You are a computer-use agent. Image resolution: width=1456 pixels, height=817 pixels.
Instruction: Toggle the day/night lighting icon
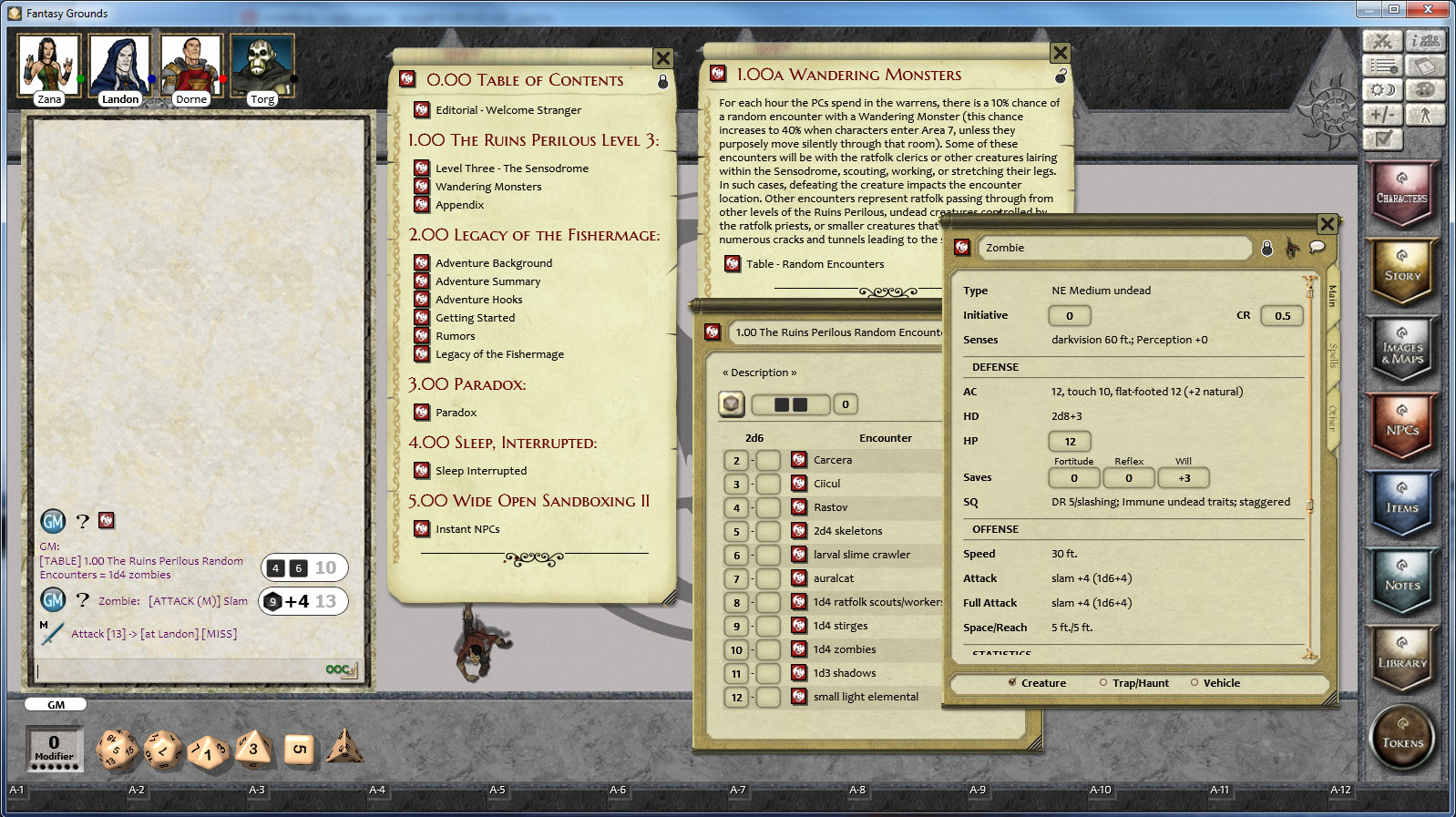click(1383, 89)
